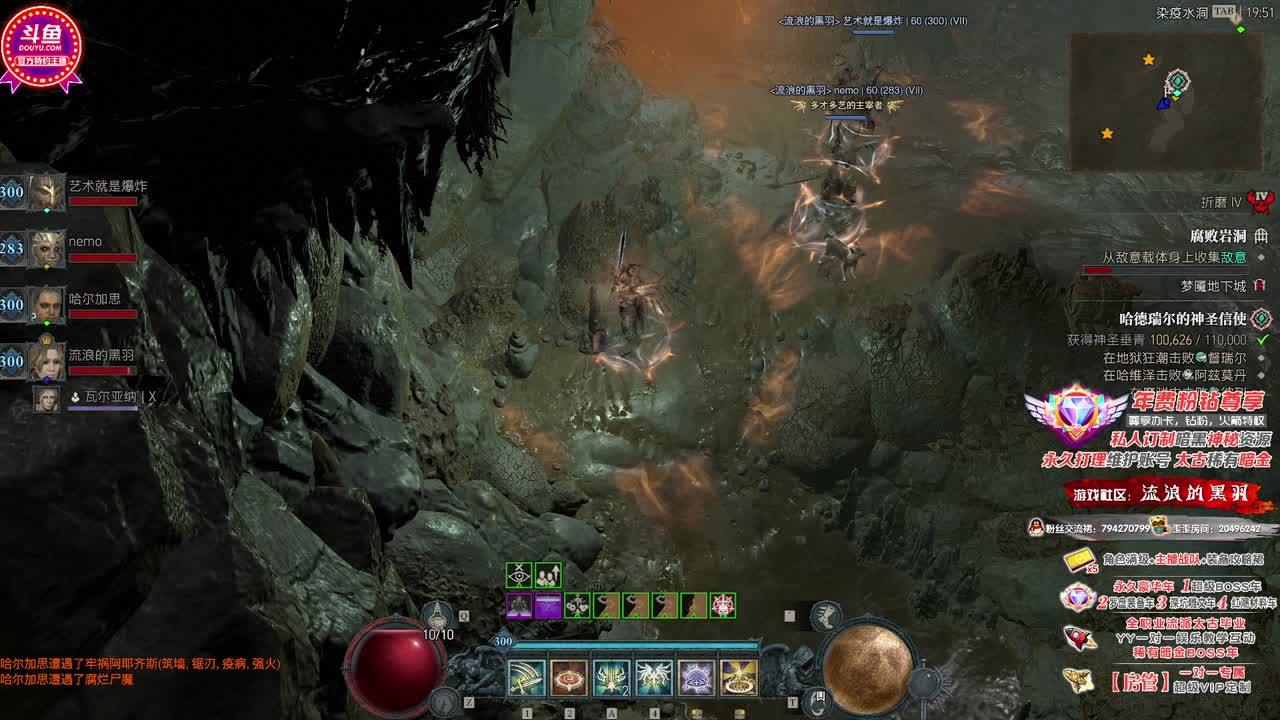This screenshot has width=1280, height=720.
Task: Click the 折磨 IV difficulty icon
Action: (1261, 201)
